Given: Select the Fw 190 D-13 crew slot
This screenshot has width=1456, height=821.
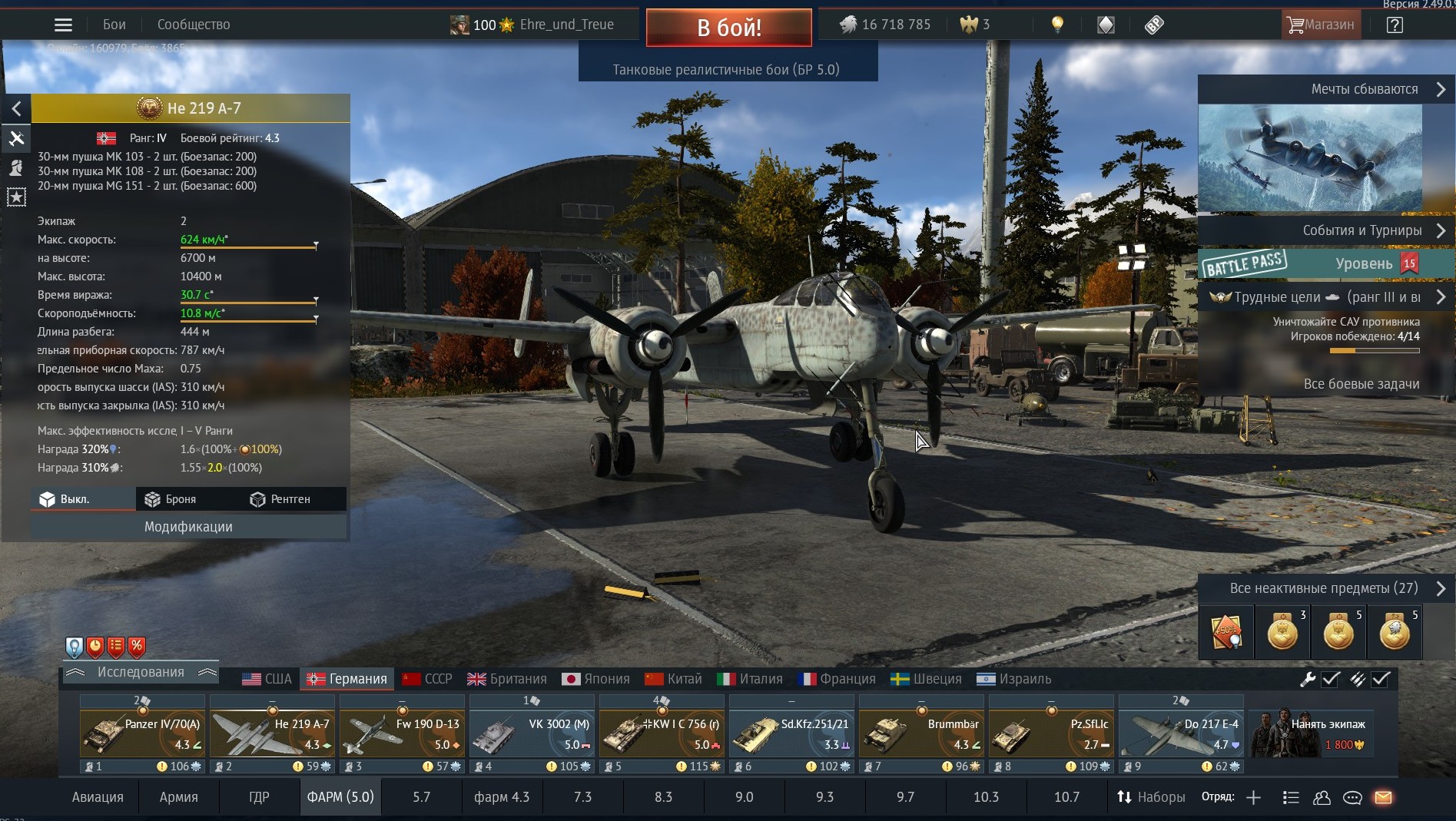Looking at the screenshot, I should pos(402,733).
